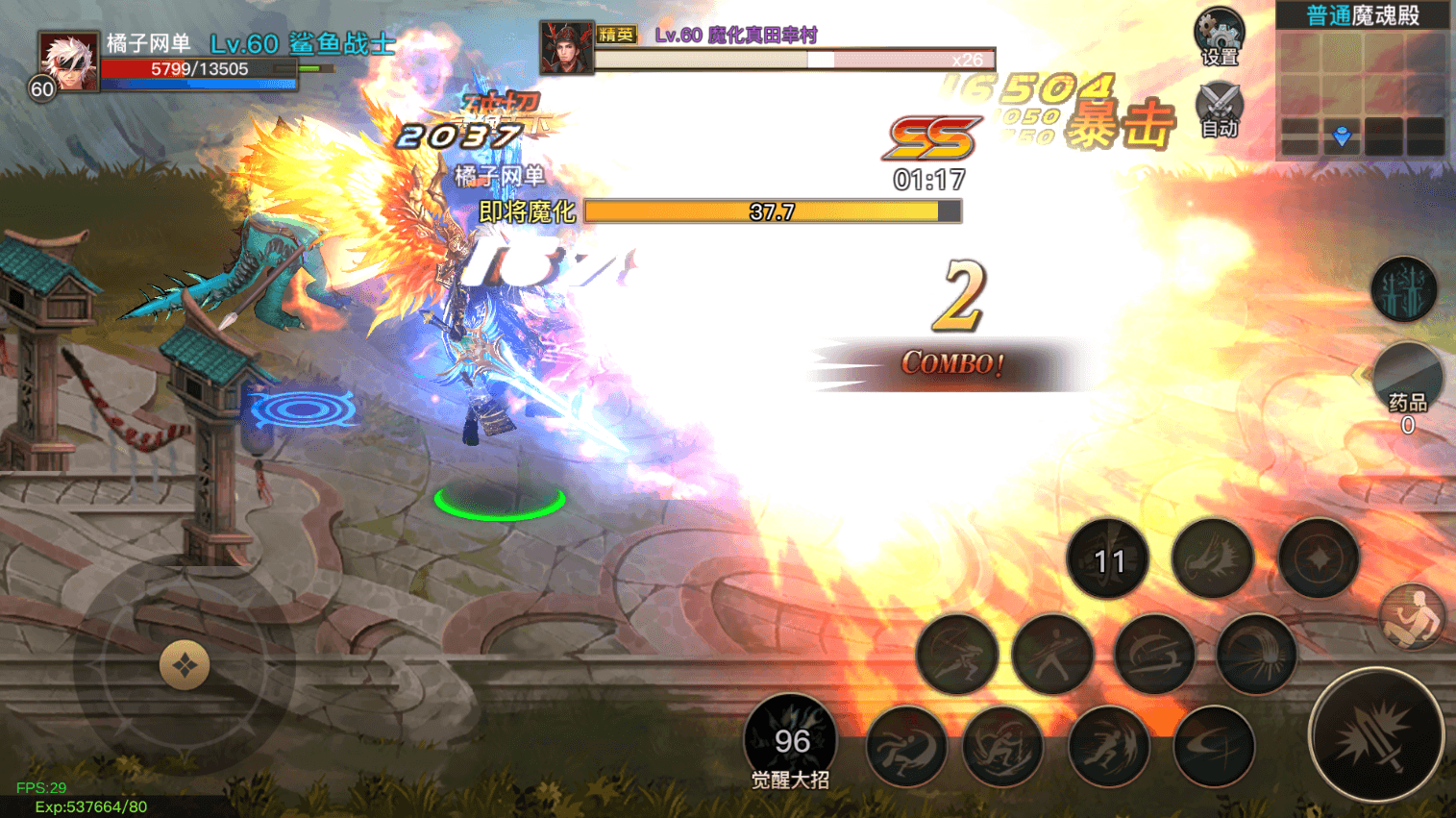Screen dimensions: 1456x818
Task: Tap the jumping figure dodge button
Action: [1411, 616]
